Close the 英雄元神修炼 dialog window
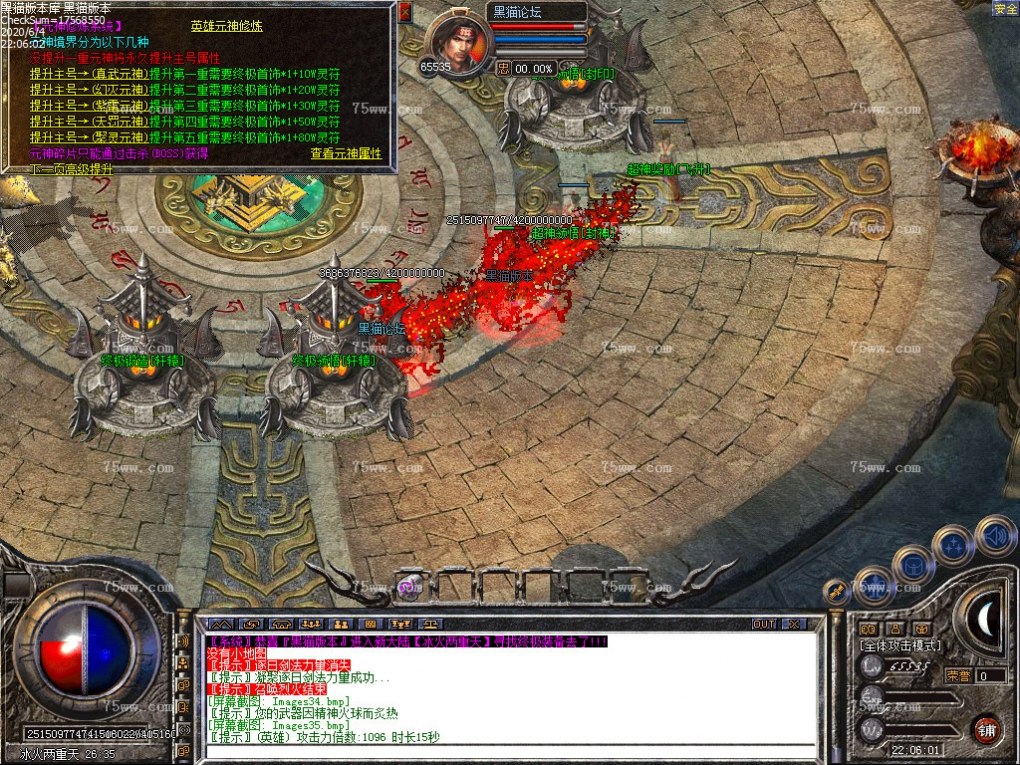 point(406,12)
